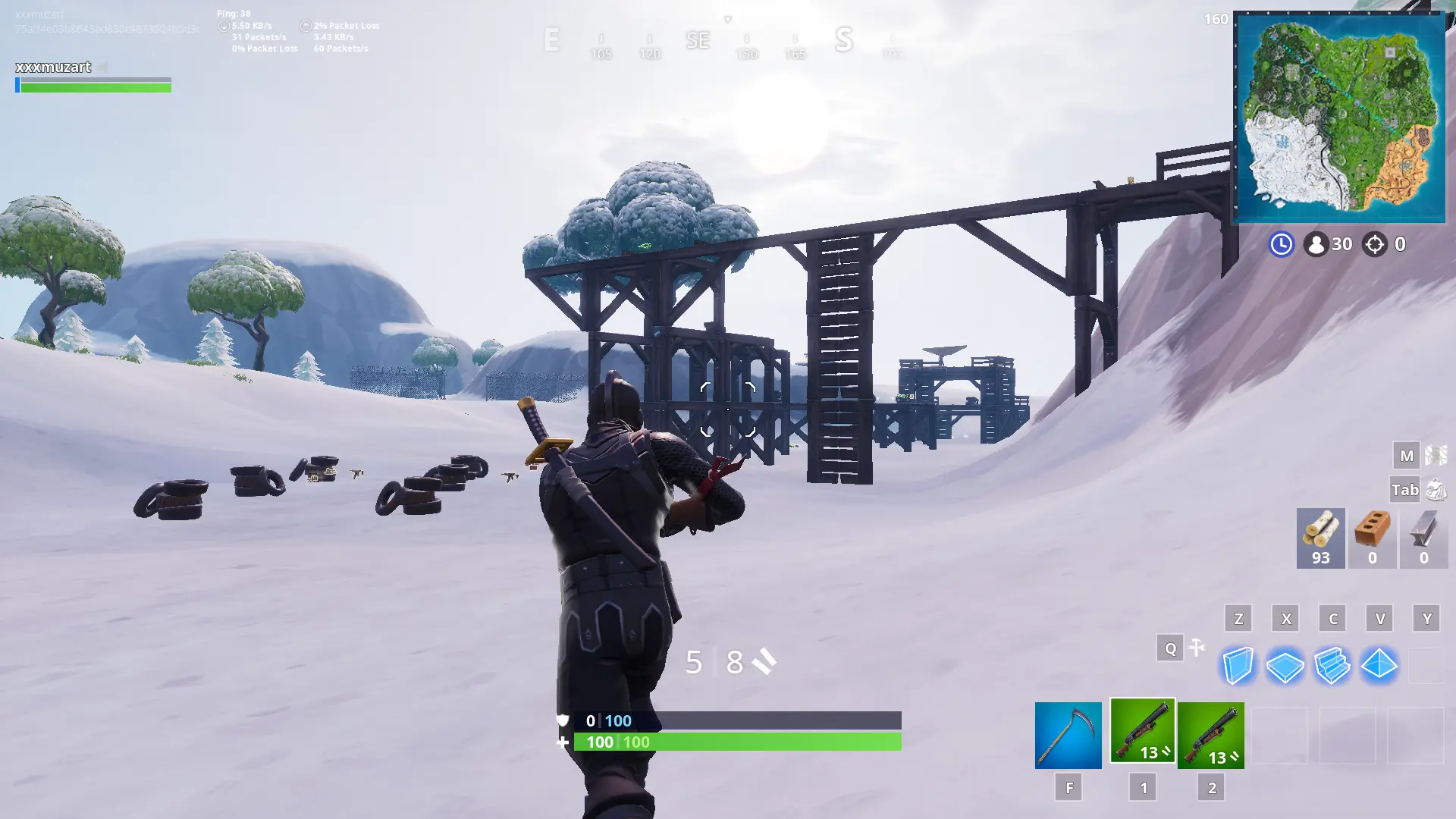
Task: Choose the wood material slot
Action: tap(1320, 538)
